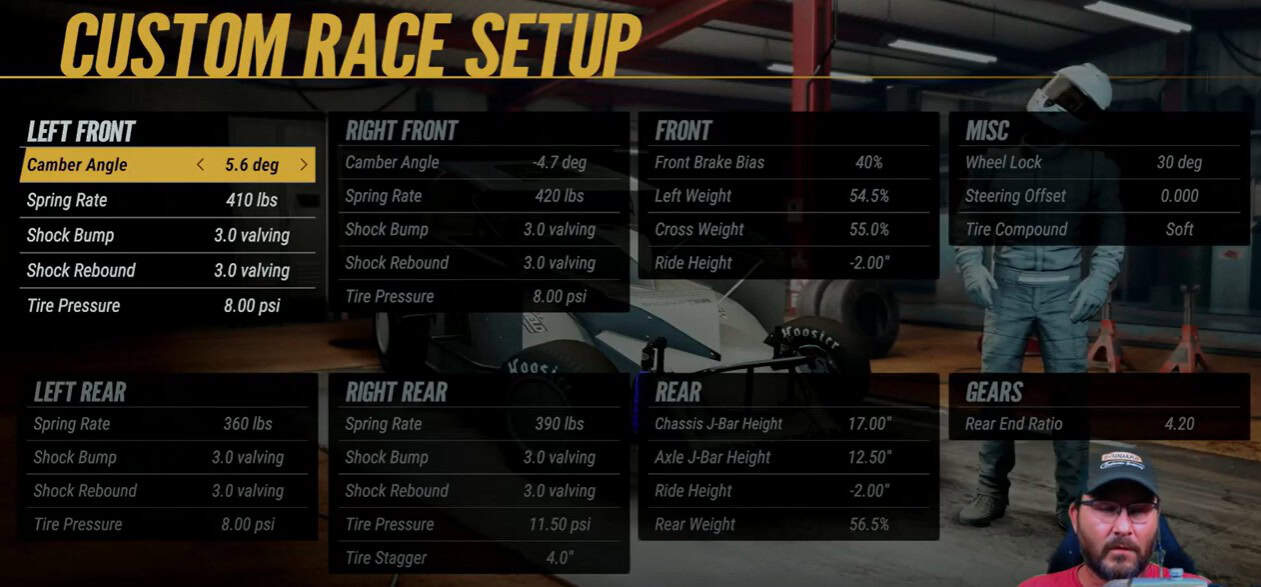Choose the Left Weight row
Viewport: 1261px width, 587px height.
(787, 196)
